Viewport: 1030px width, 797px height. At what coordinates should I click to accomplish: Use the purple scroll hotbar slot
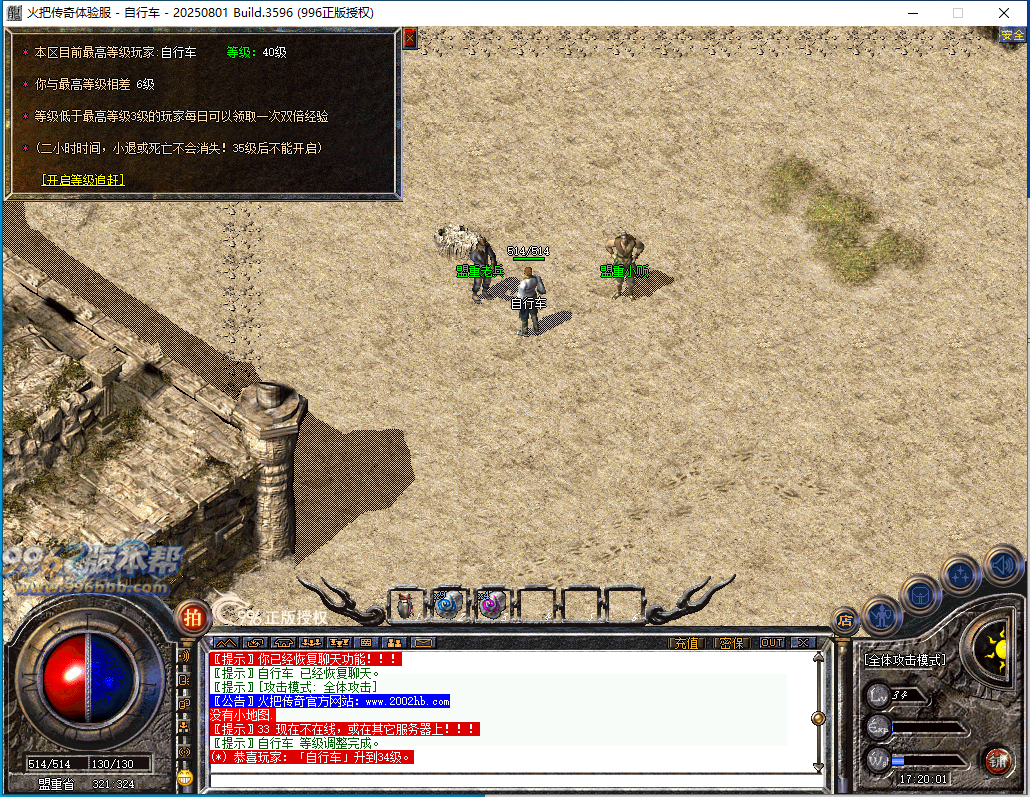[491, 604]
